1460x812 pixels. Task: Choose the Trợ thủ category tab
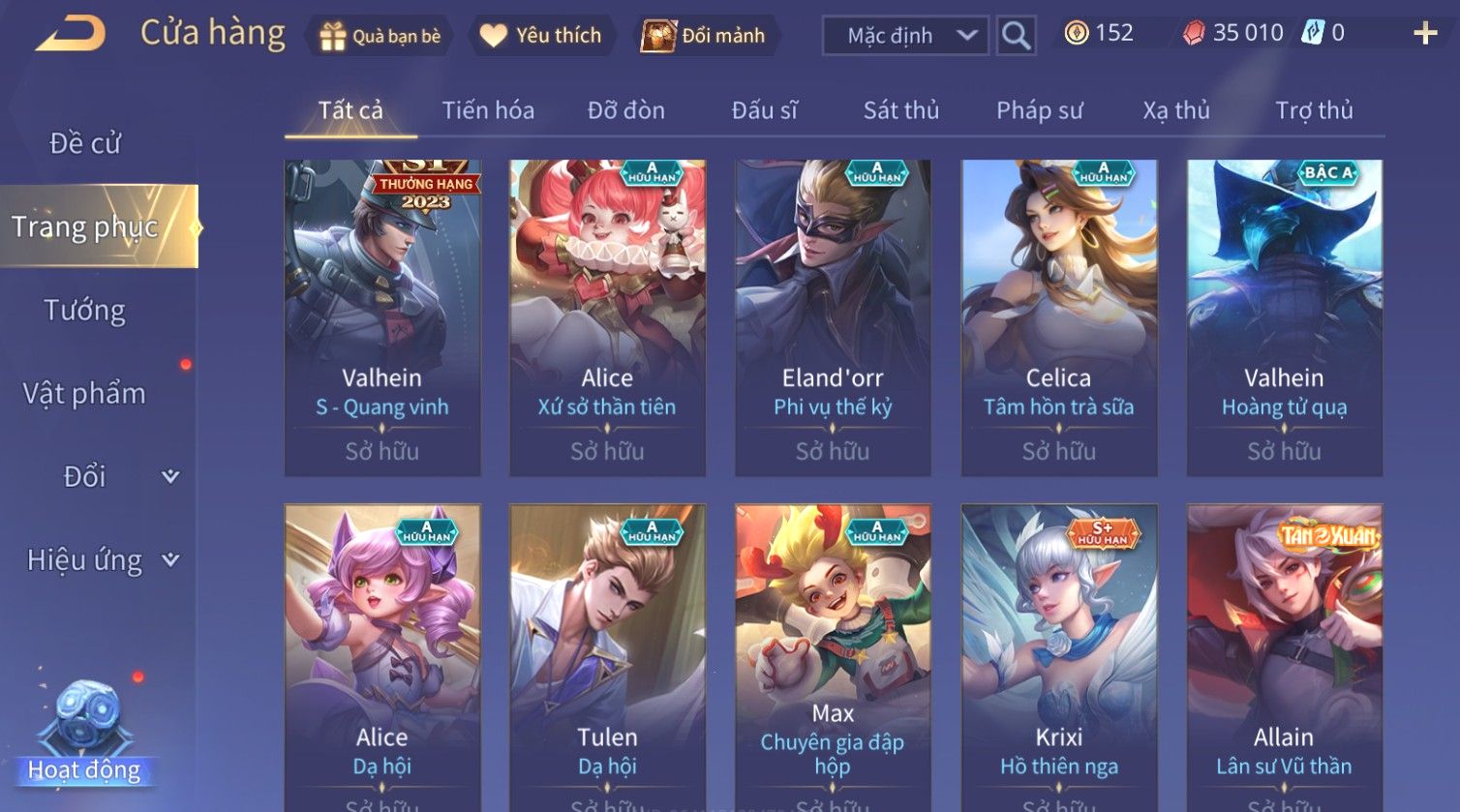coord(1313,110)
